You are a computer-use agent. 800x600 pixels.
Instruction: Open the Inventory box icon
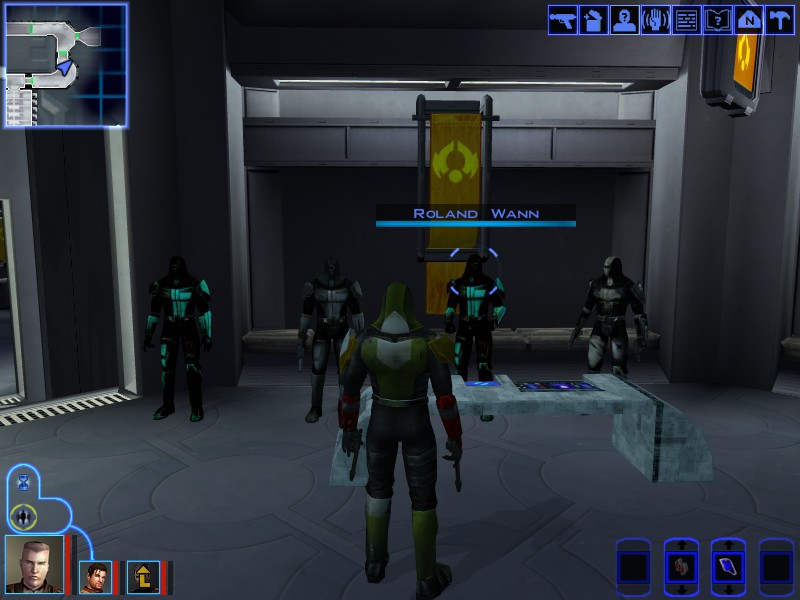(593, 20)
